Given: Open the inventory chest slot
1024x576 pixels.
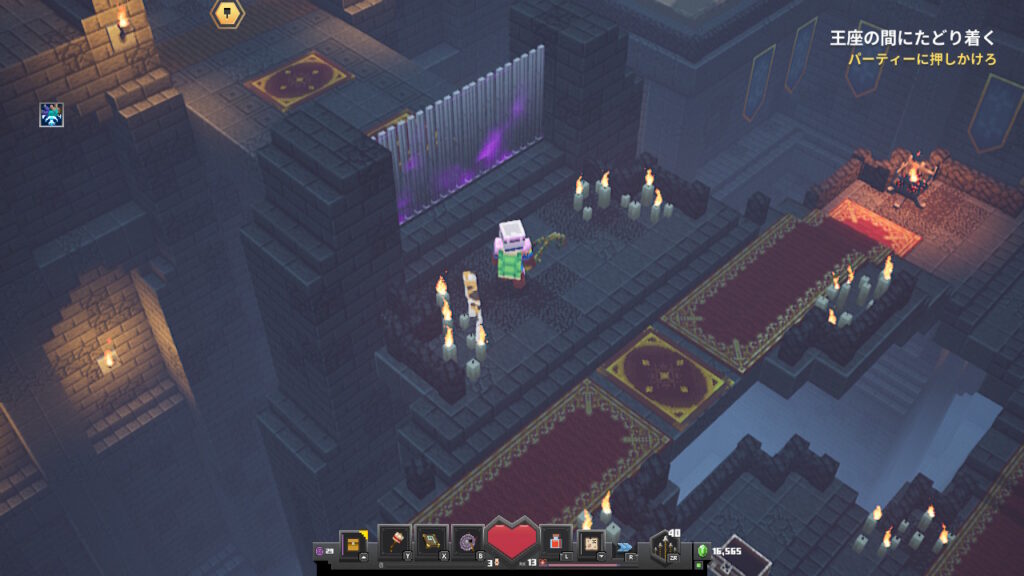Looking at the screenshot, I should tap(352, 543).
